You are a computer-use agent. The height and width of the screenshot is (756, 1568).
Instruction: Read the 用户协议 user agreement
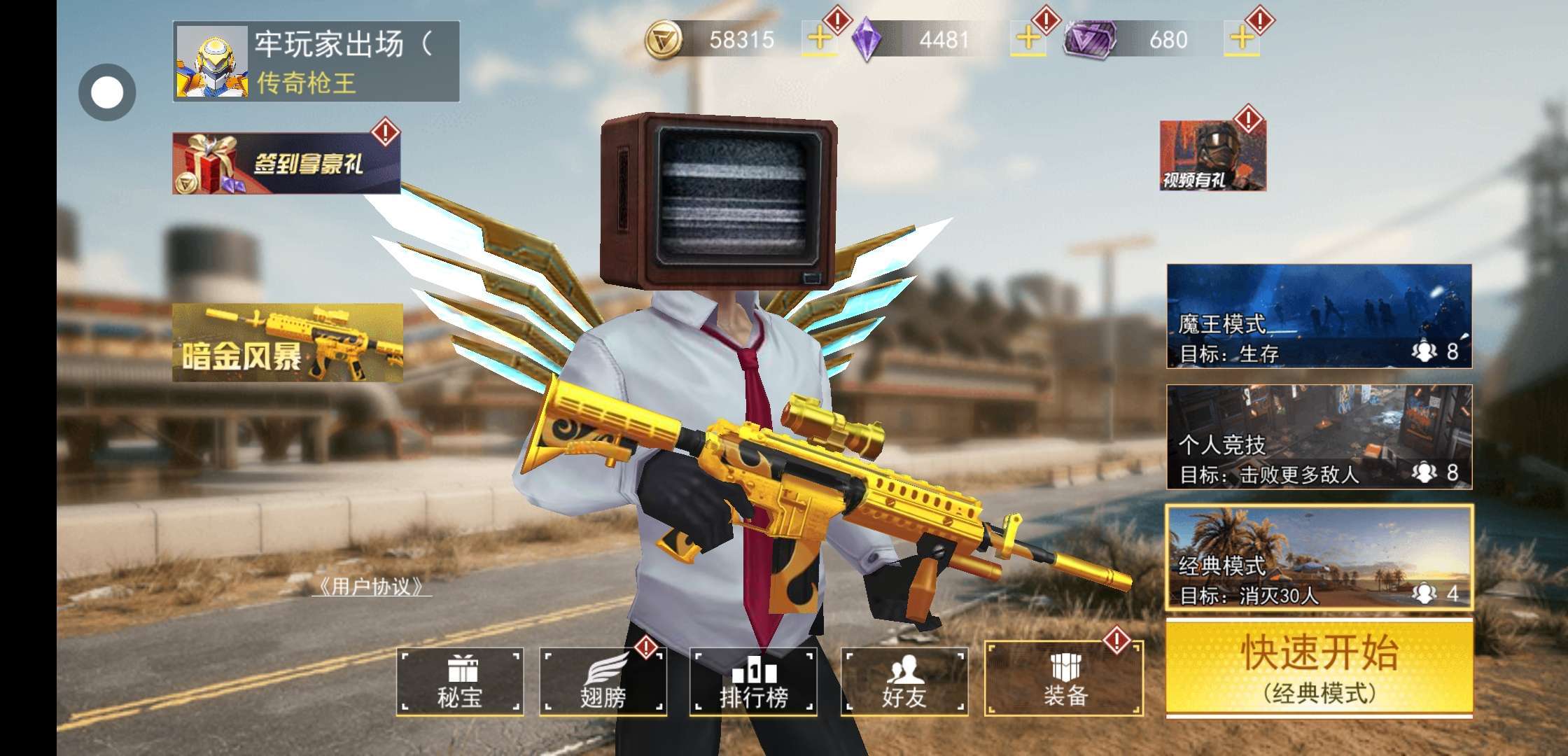[371, 587]
